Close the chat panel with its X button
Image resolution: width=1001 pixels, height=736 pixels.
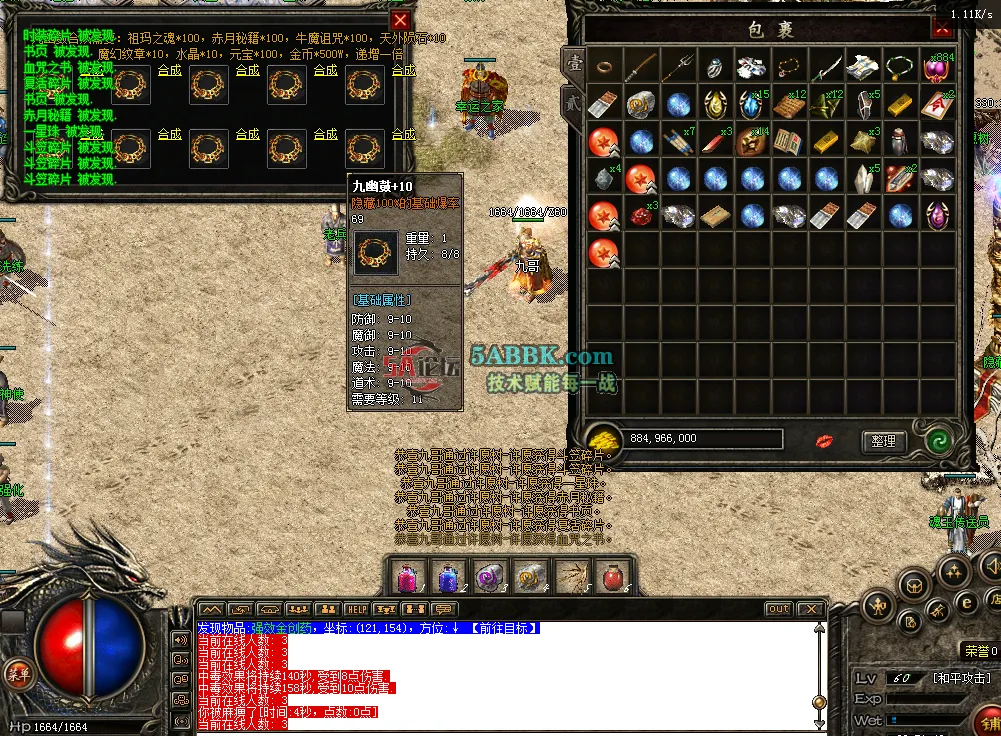(811, 609)
